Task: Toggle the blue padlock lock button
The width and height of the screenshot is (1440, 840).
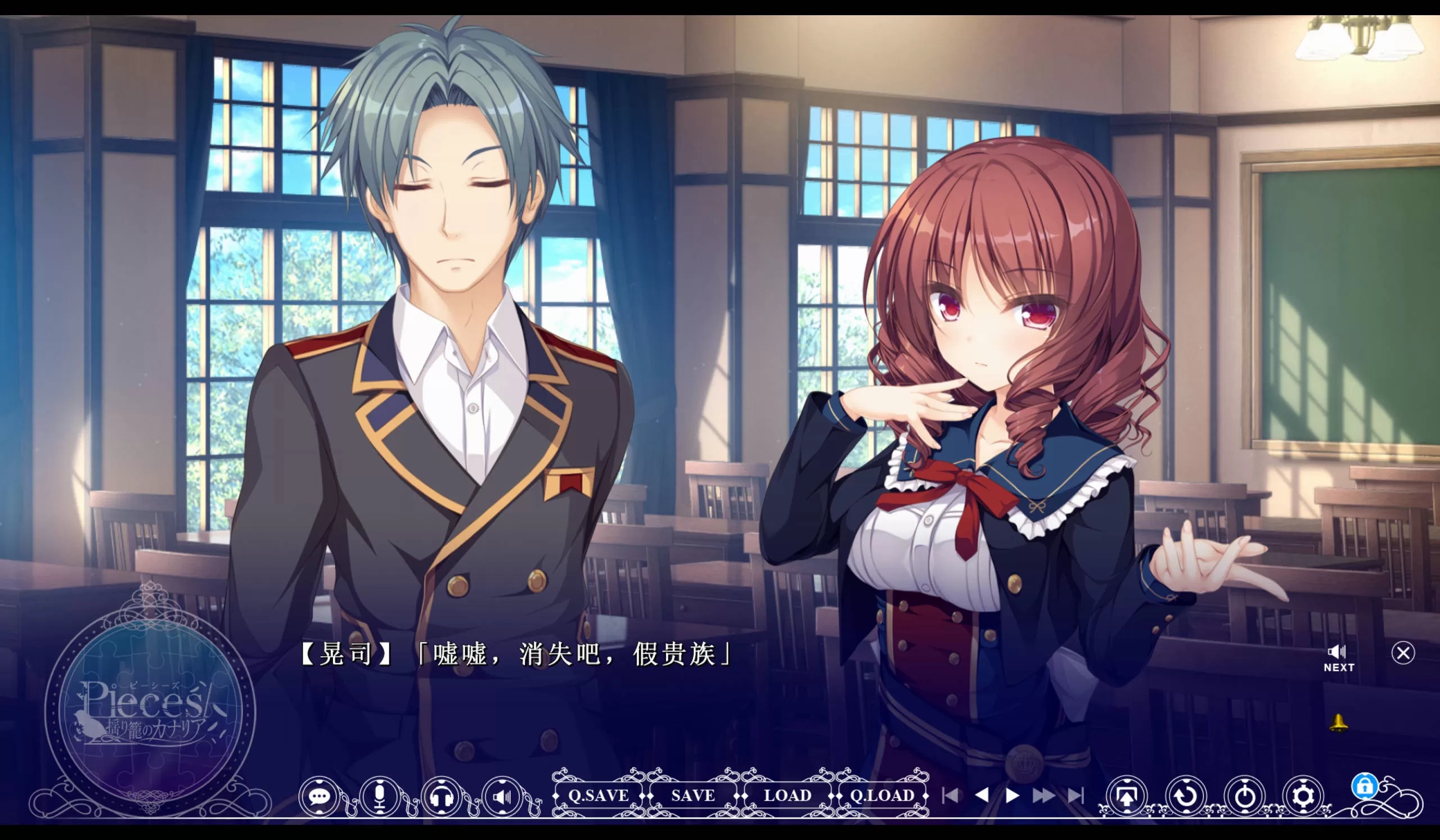Action: [1365, 787]
